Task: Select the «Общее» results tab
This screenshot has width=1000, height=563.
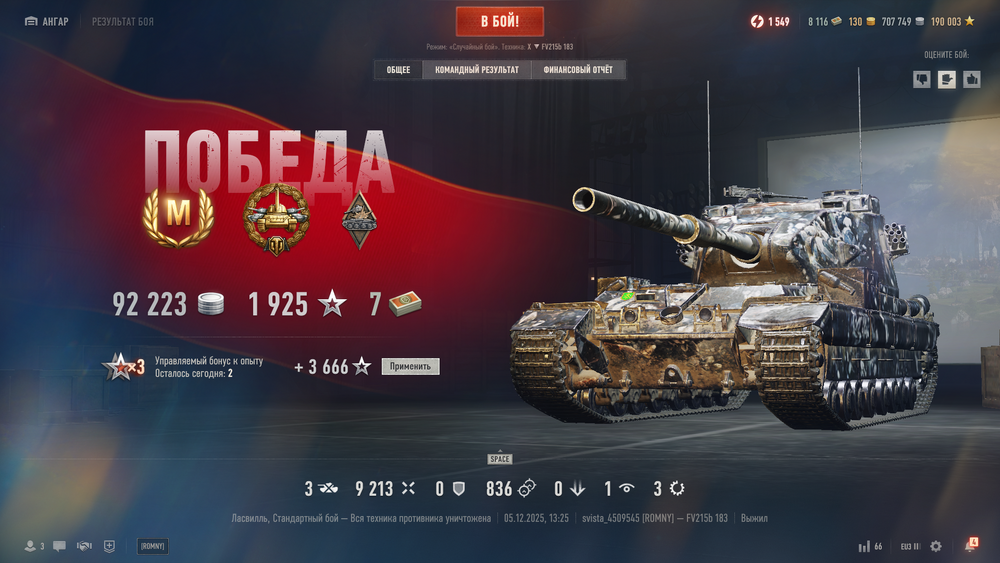Action: (x=398, y=70)
